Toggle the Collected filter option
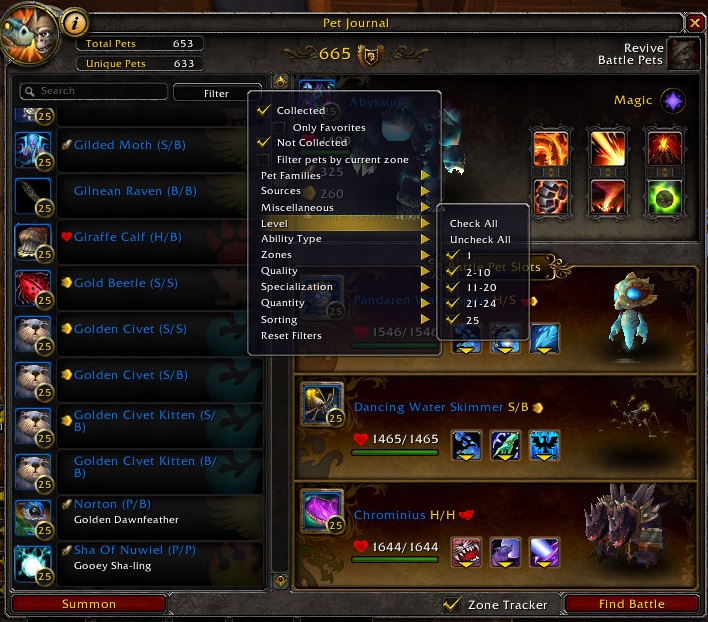This screenshot has height=622, width=708. coord(264,111)
